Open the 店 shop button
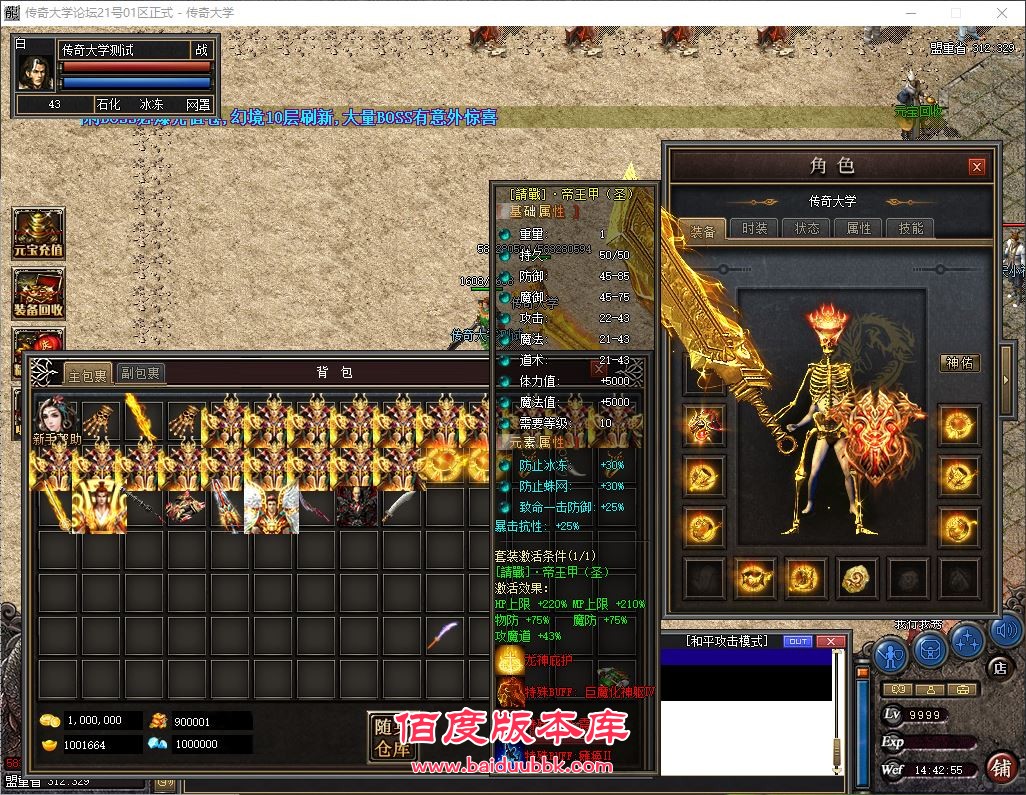The height and width of the screenshot is (795, 1026). 997,667
